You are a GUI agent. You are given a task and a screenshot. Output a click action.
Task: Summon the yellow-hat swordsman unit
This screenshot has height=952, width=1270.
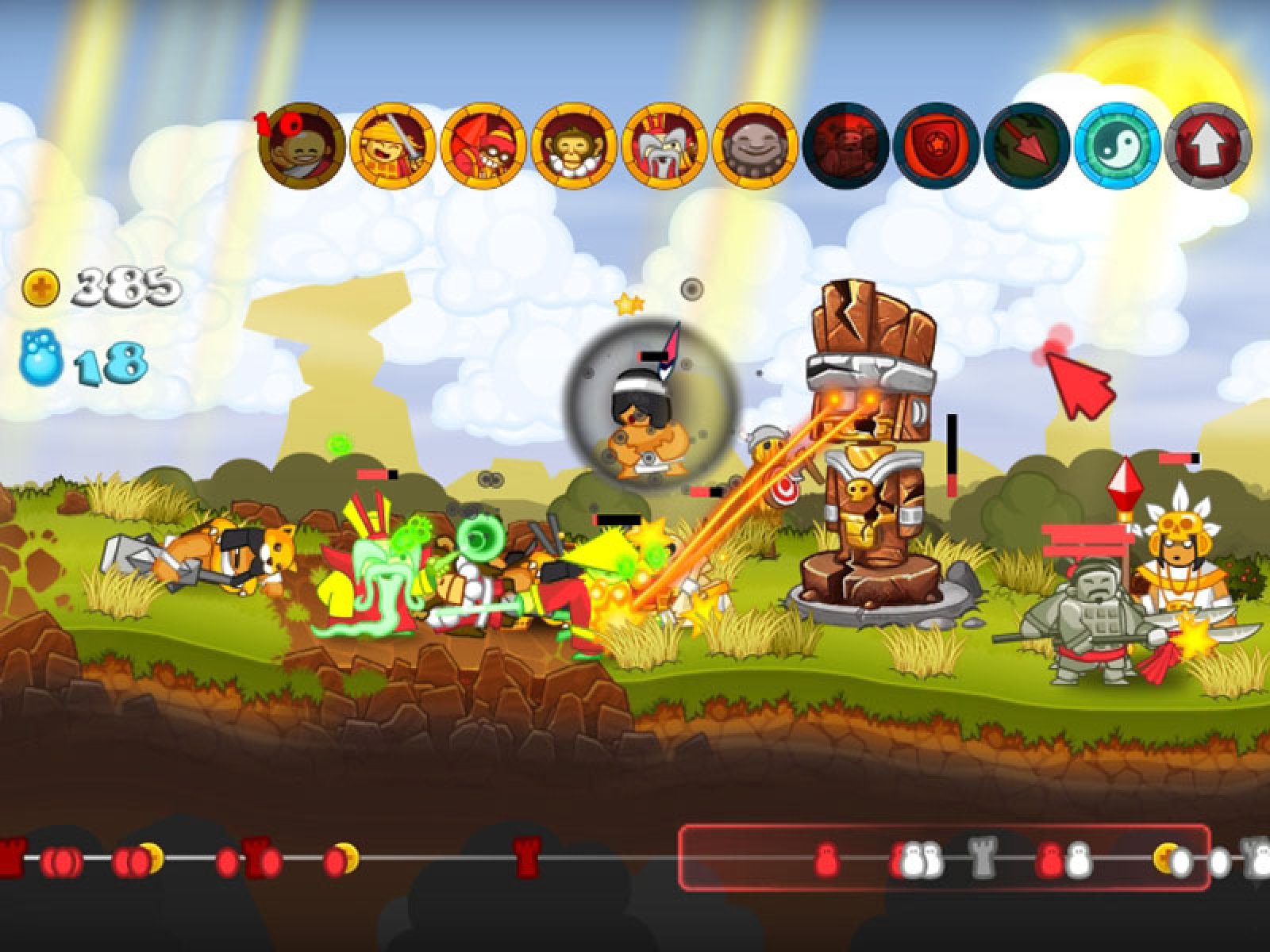[x=393, y=147]
